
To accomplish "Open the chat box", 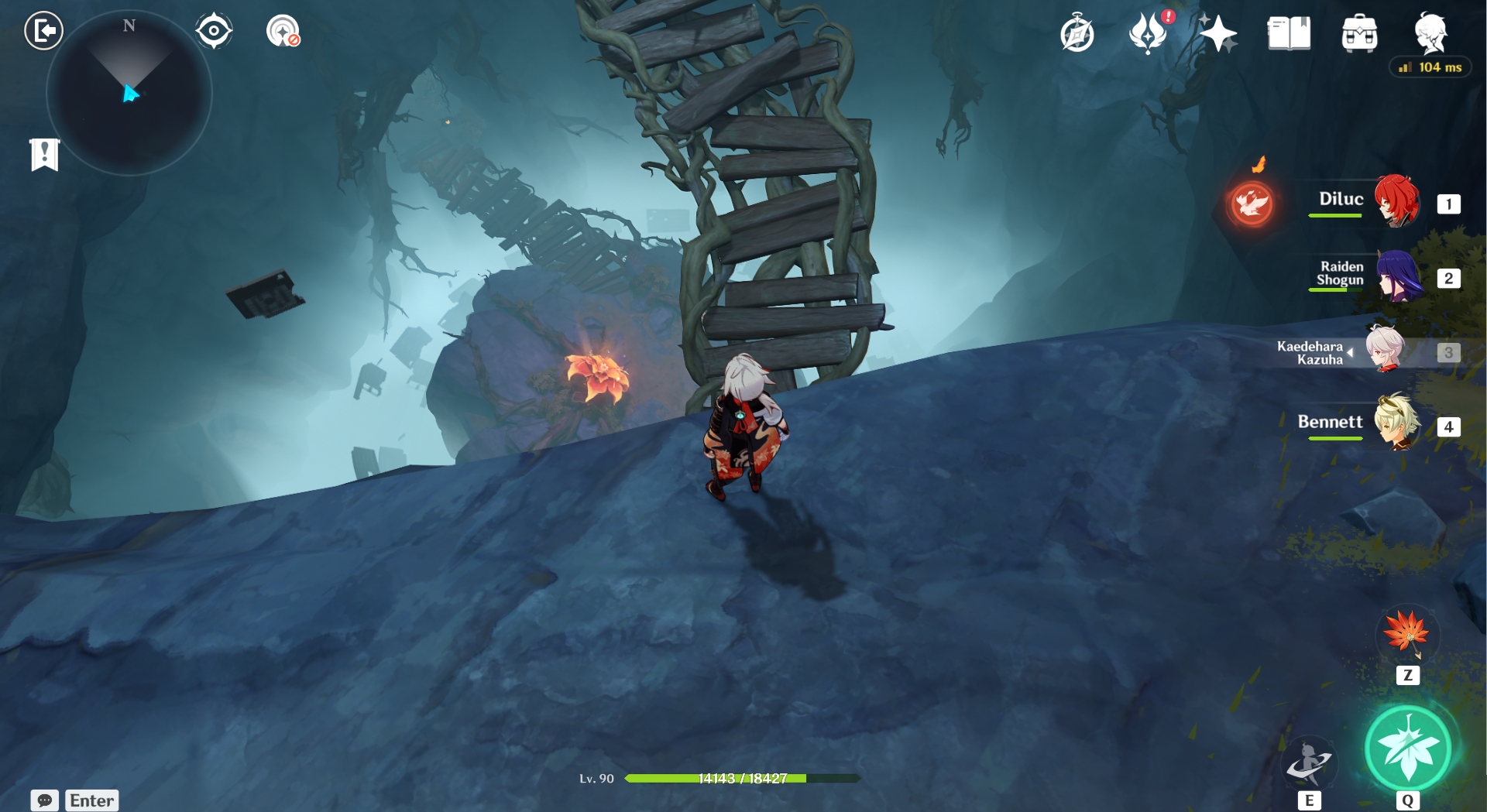I will pos(45,800).
